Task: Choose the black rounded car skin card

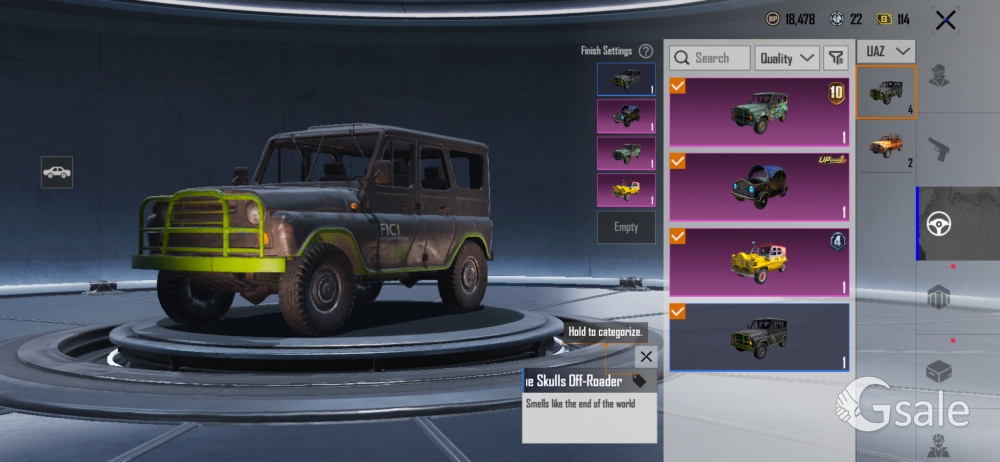Action: pyautogui.click(x=759, y=185)
